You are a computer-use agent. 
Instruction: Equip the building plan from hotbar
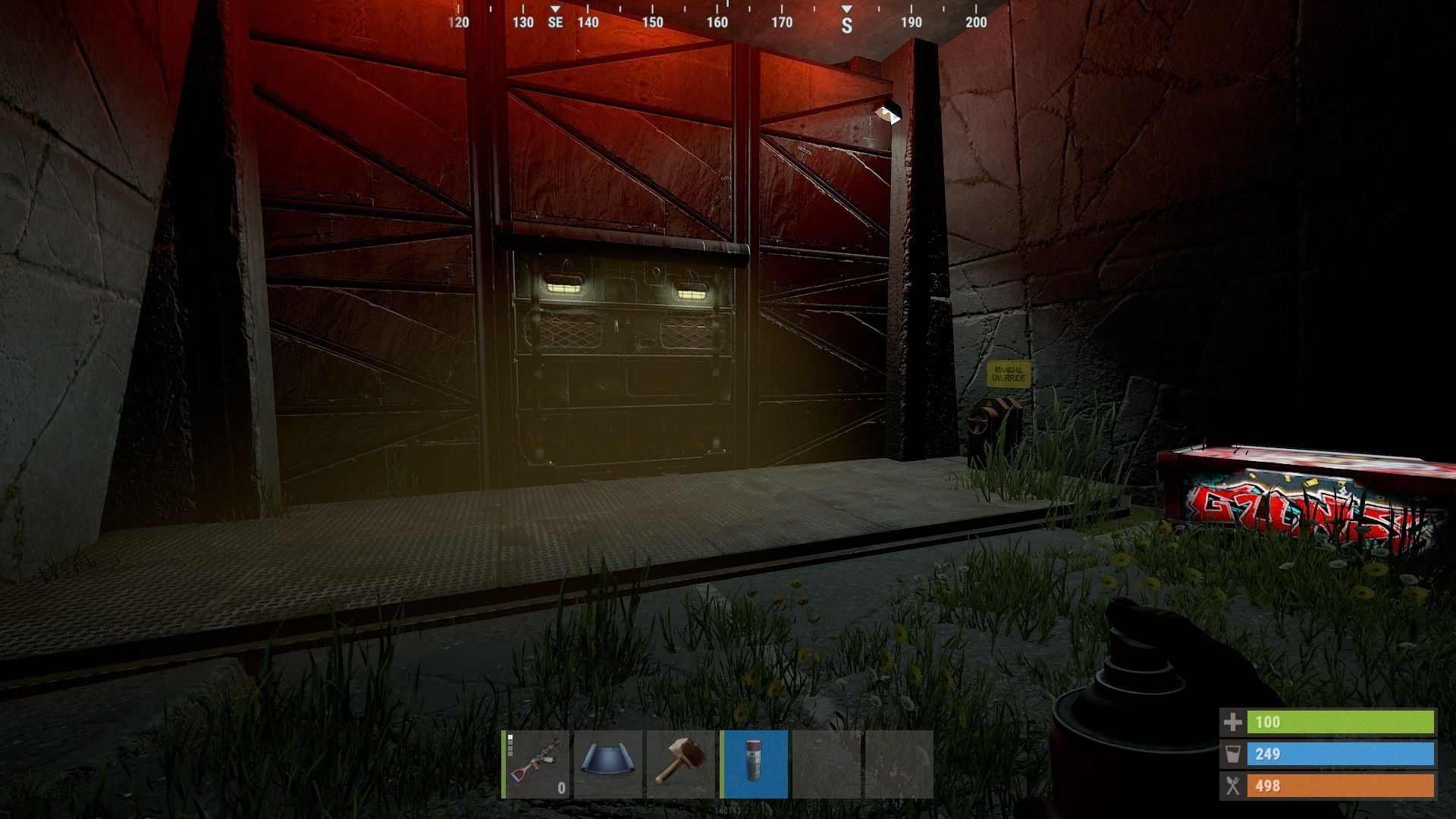pos(608,764)
